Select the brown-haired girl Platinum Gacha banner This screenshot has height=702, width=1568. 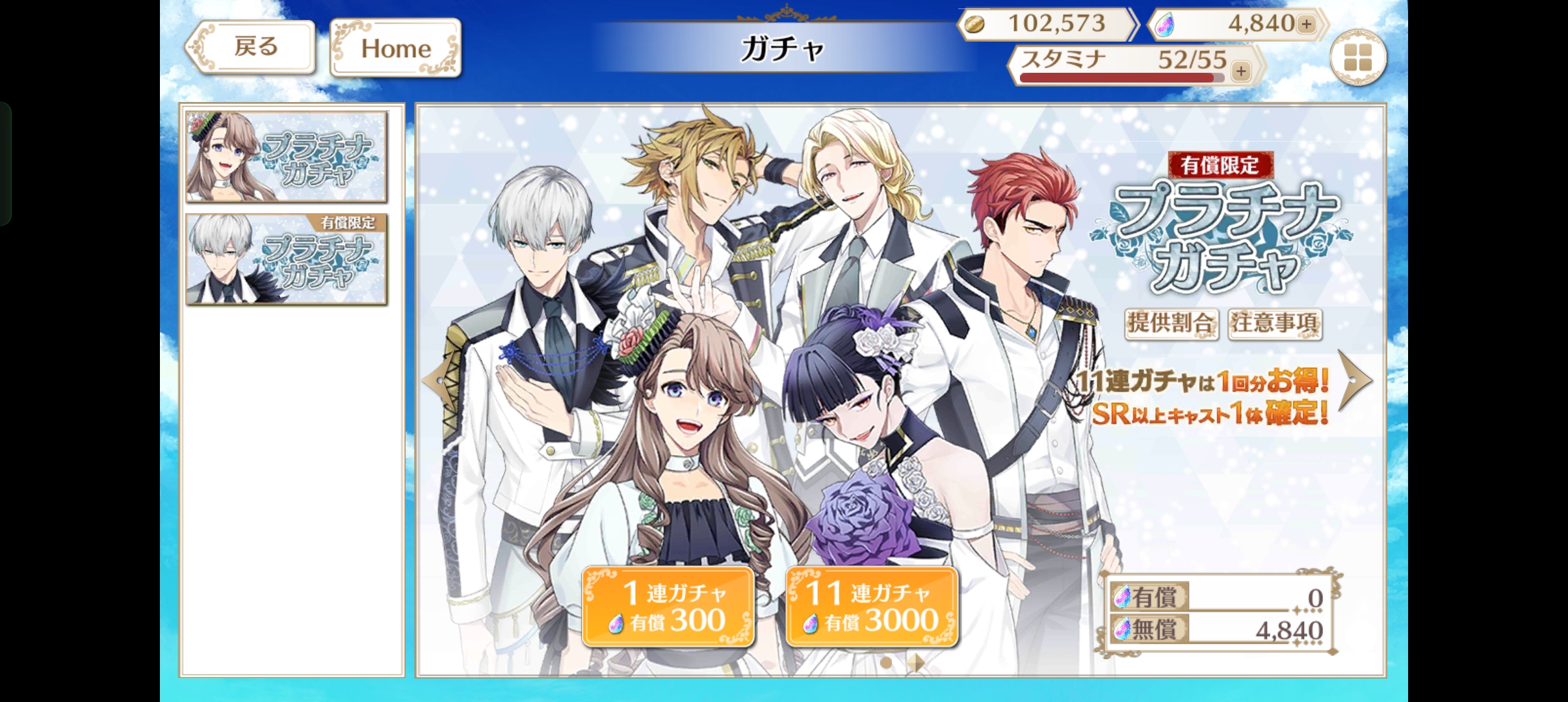click(286, 157)
